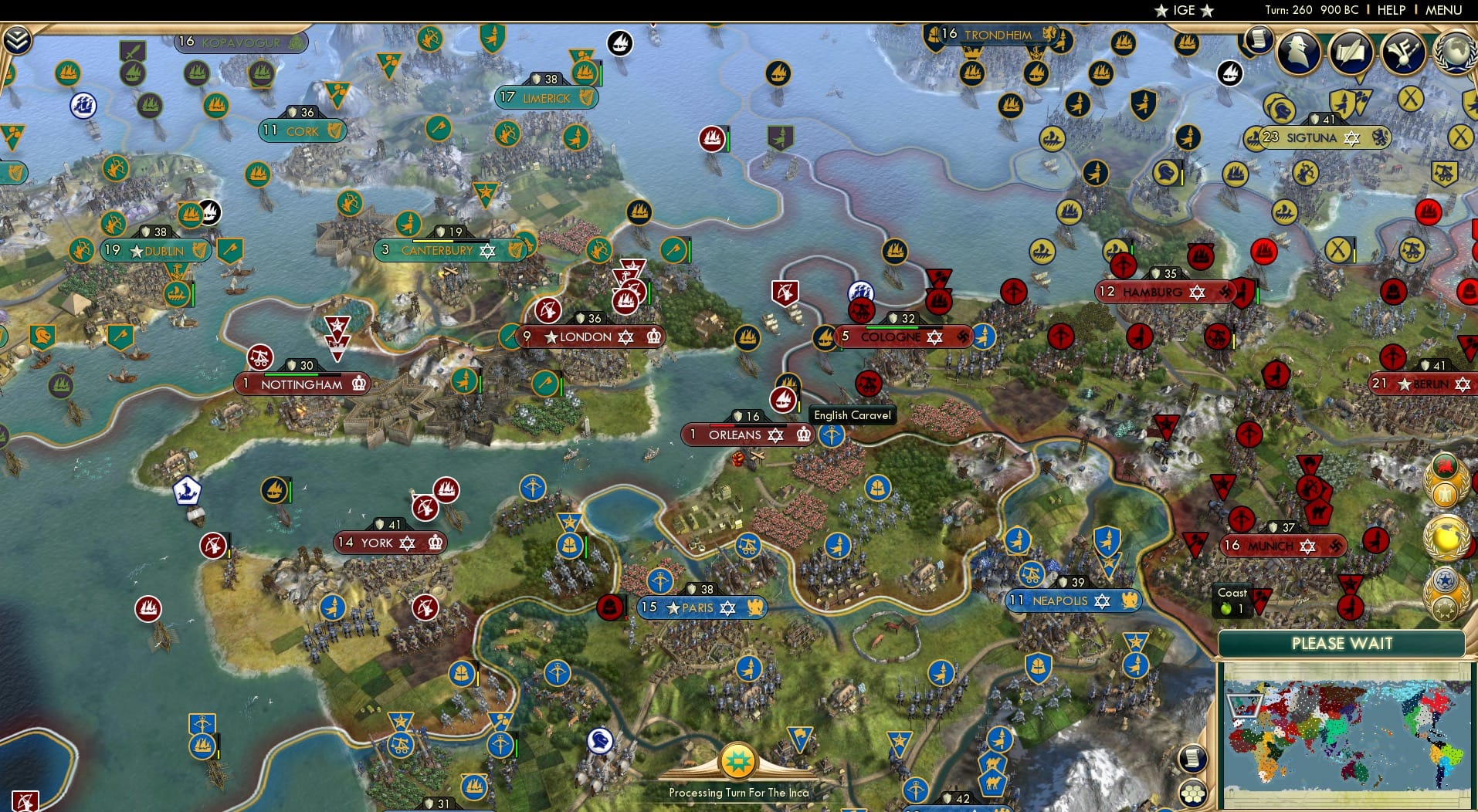Image resolution: width=1478 pixels, height=812 pixels.
Task: Open the Notifications scroll icon near top right
Action: click(1259, 41)
